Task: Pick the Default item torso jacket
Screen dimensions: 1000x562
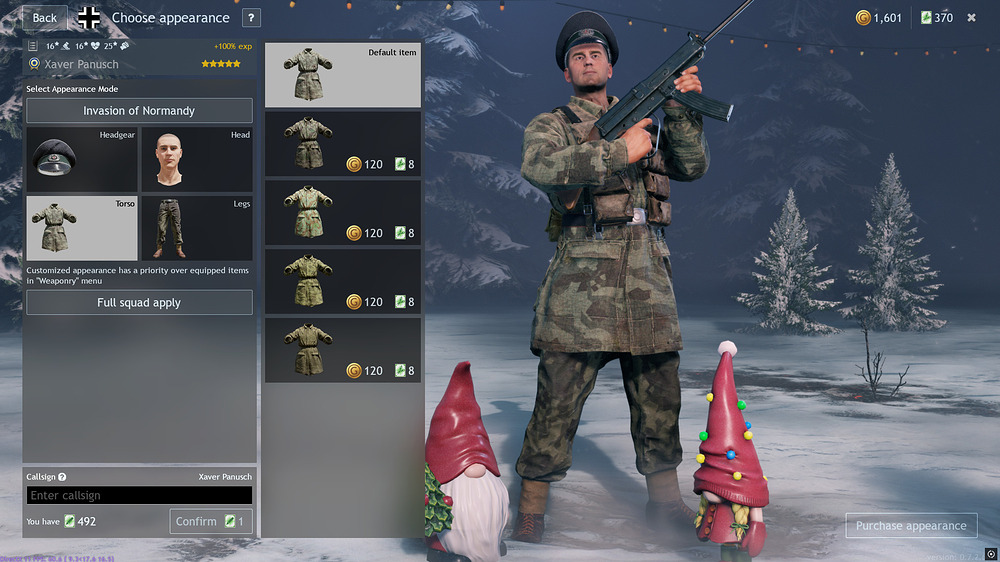Action: pyautogui.click(x=342, y=75)
